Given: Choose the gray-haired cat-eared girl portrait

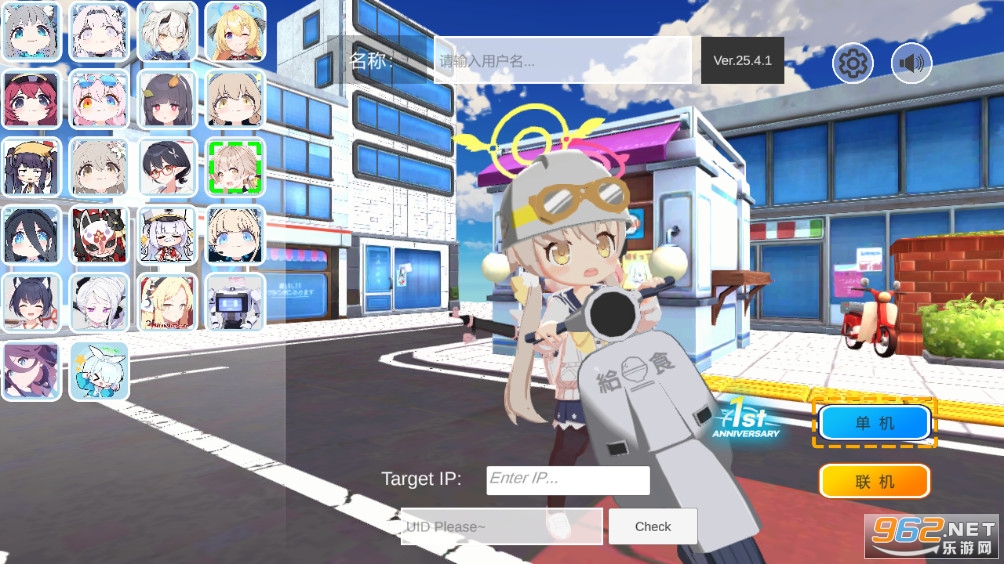Looking at the screenshot, I should (31, 31).
